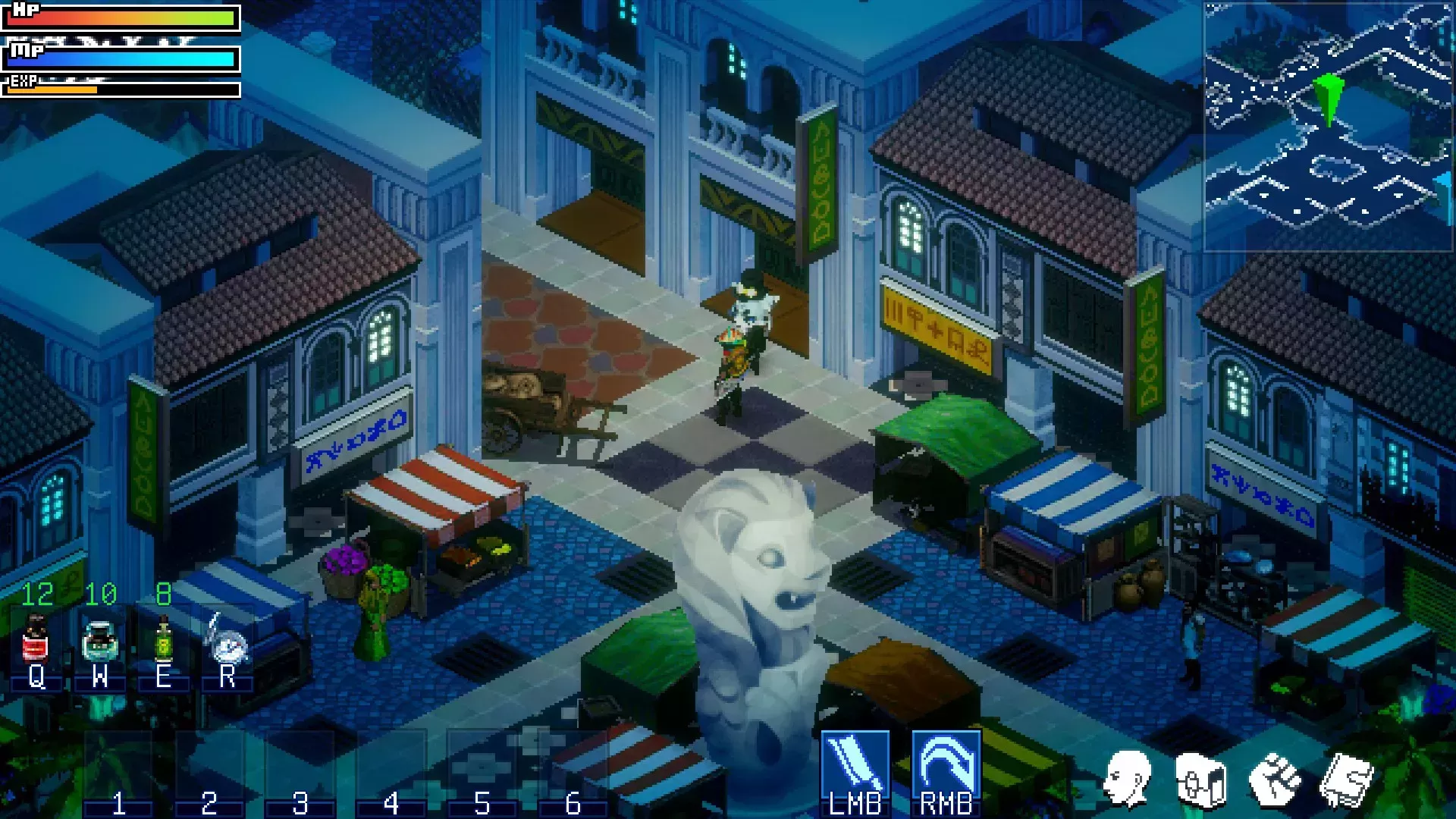Use the green bottle in the E slot

pyautogui.click(x=163, y=641)
